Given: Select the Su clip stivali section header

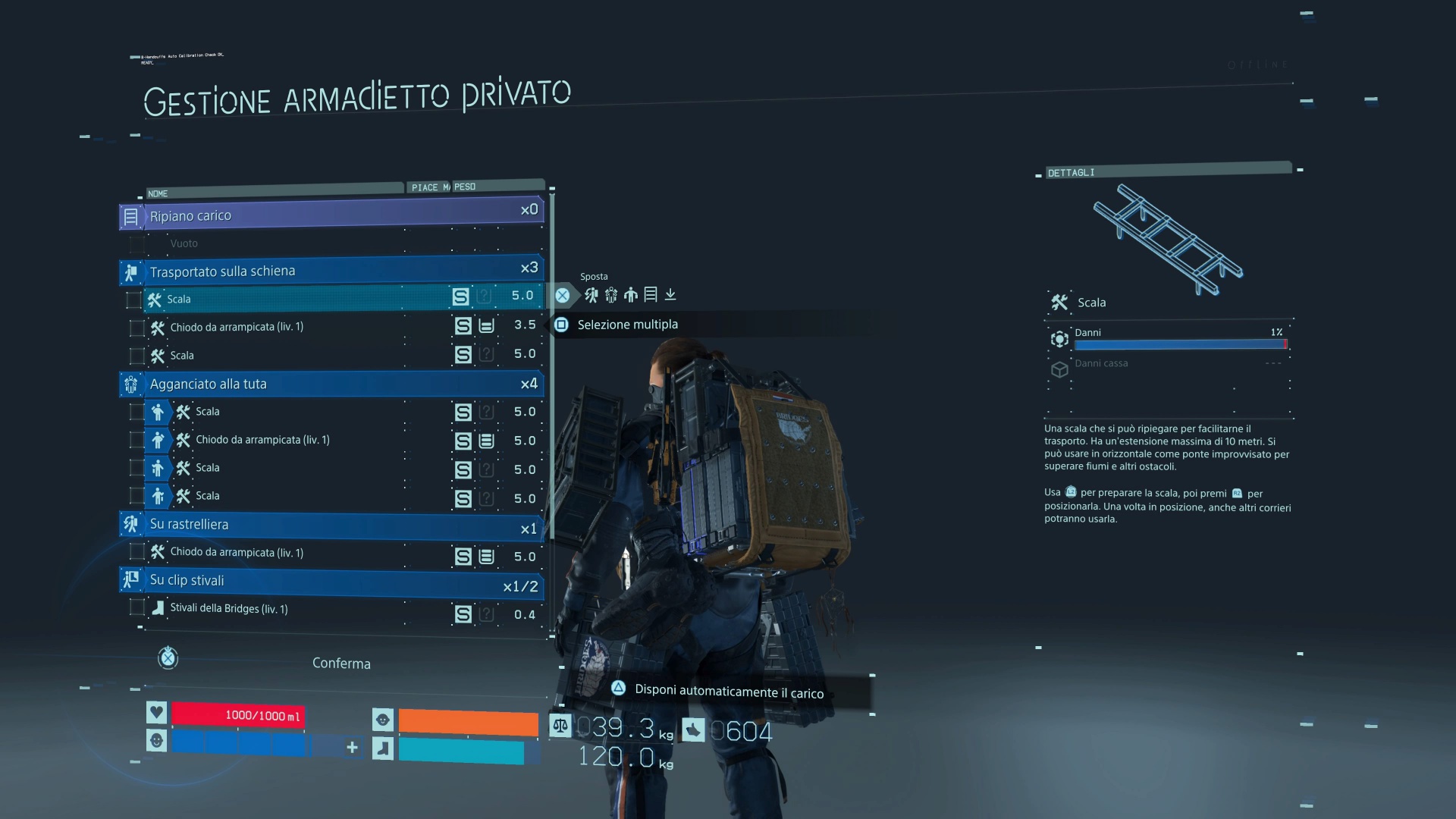Looking at the screenshot, I should click(x=331, y=581).
